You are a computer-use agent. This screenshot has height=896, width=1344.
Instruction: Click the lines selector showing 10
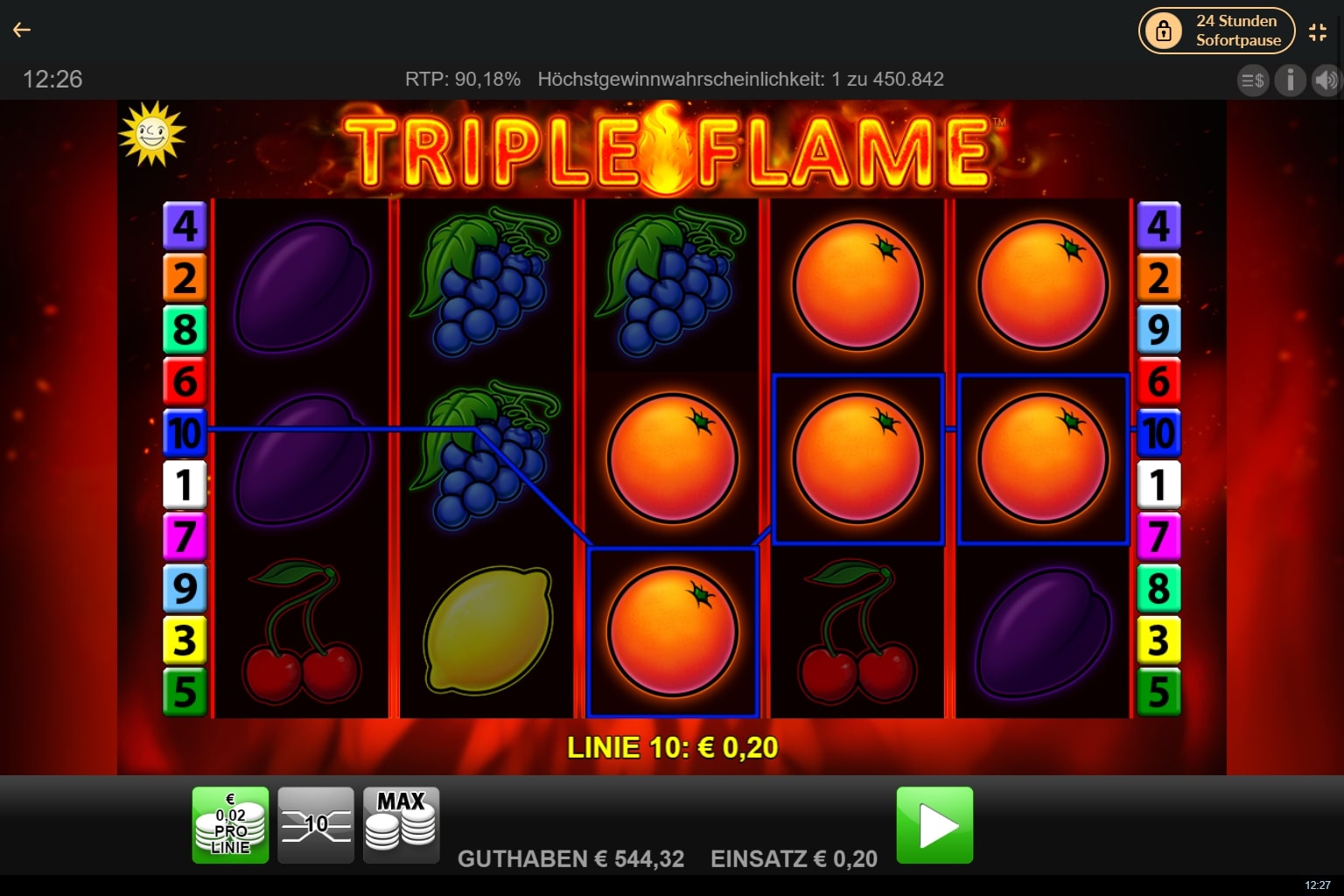pos(315,823)
